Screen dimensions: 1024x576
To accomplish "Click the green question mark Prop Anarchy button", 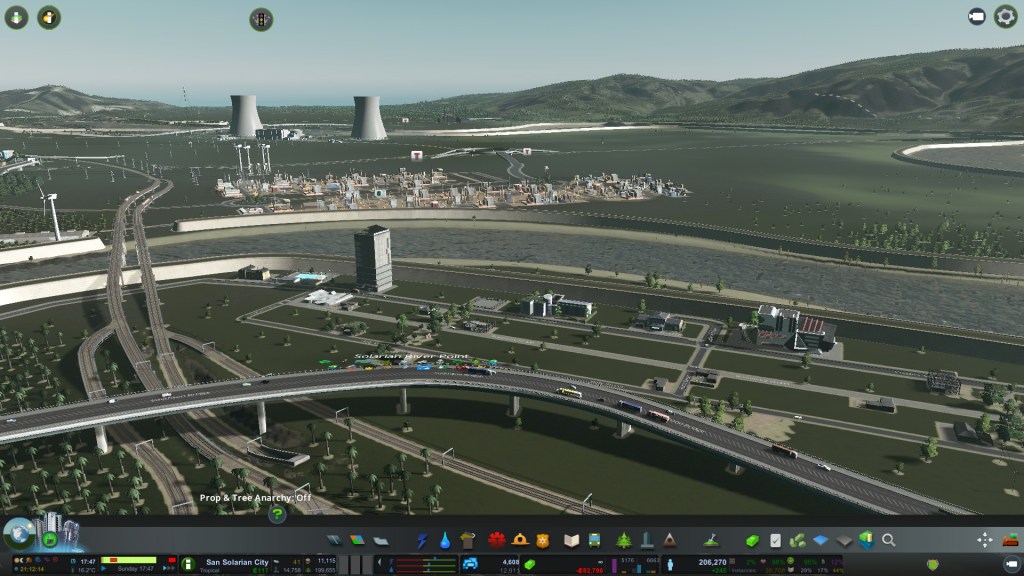I will pyautogui.click(x=278, y=514).
